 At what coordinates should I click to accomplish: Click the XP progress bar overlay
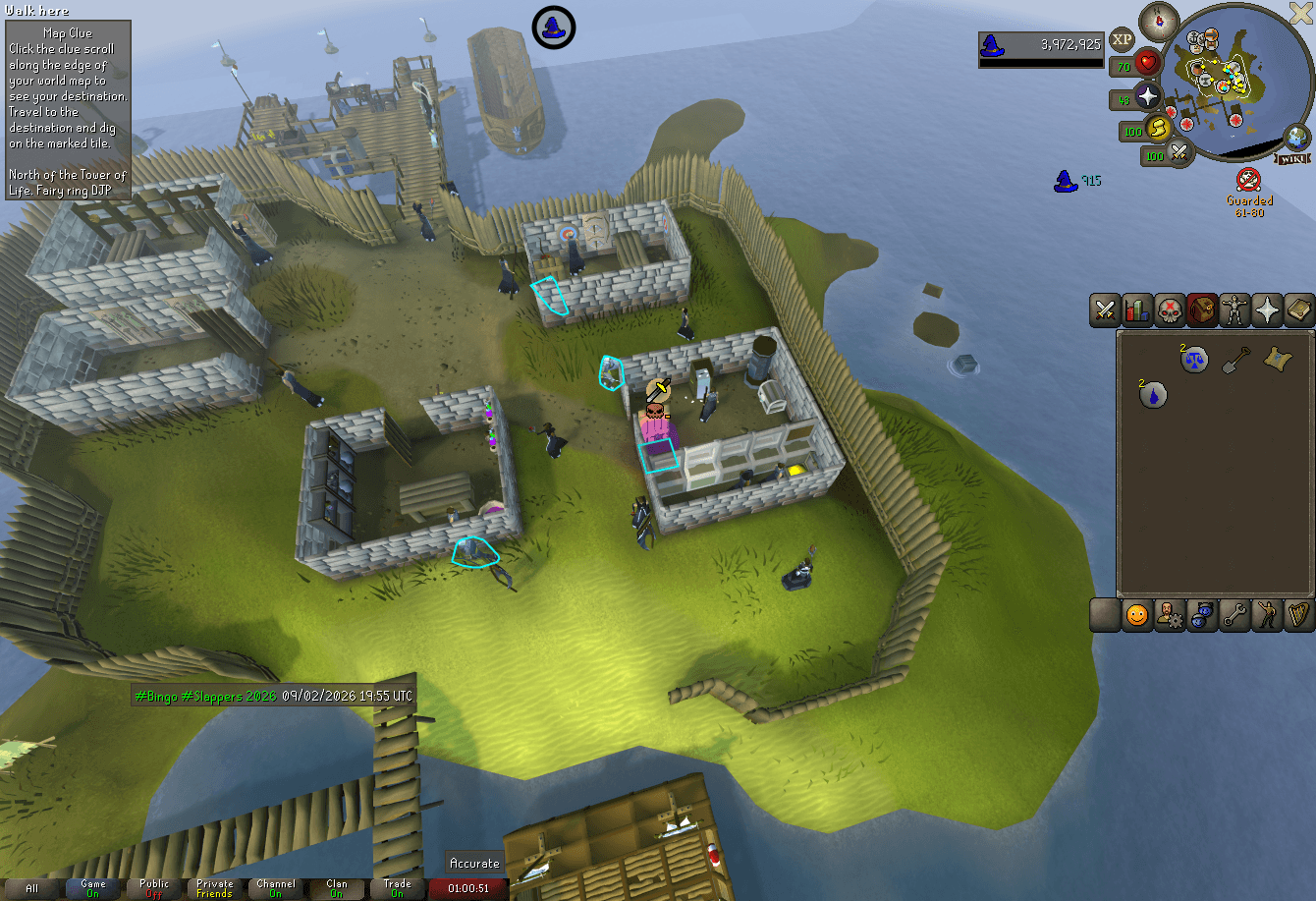[1041, 46]
